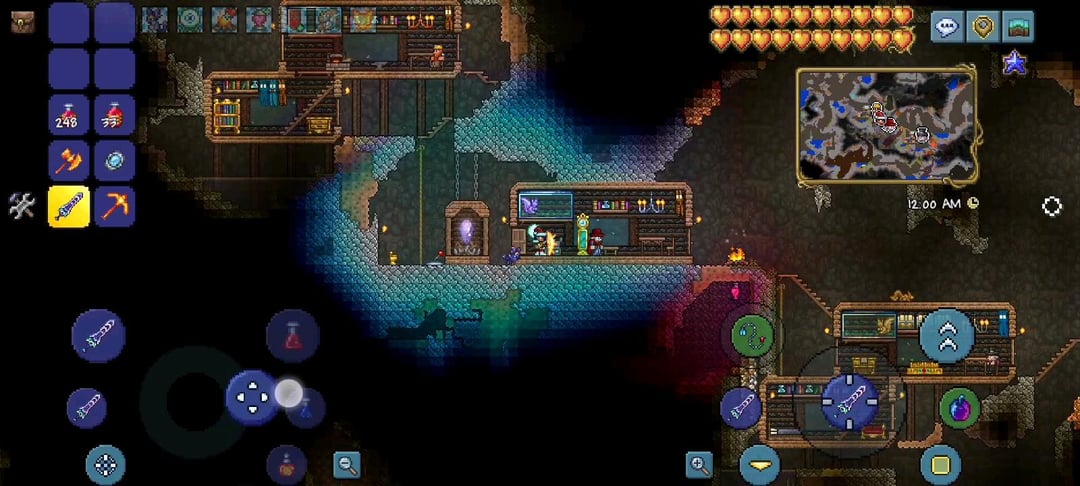
Task: Tap the yellow square button
Action: point(940,465)
